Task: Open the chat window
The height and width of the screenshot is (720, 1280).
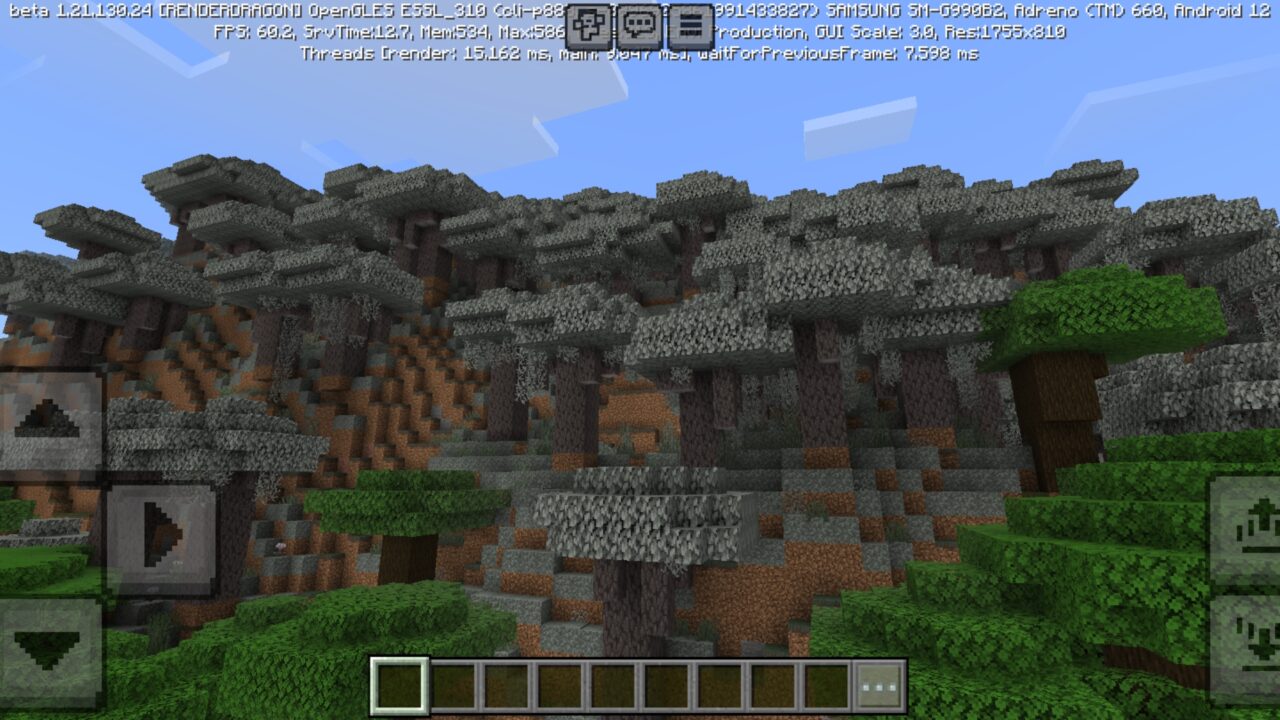Action: click(637, 25)
